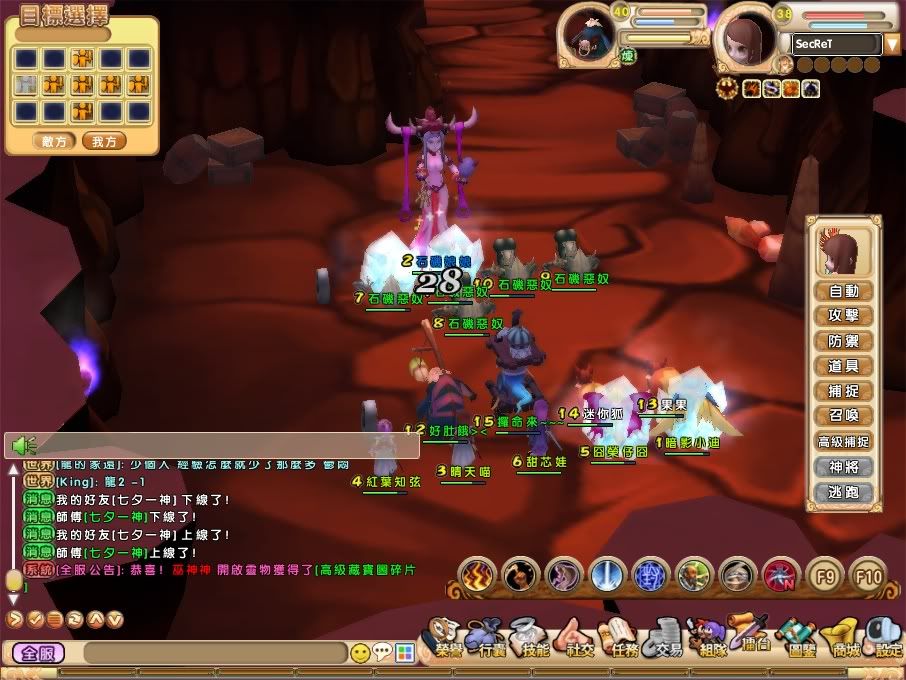The width and height of the screenshot is (906, 680).
Task: Activate the flame skill on the hotbar
Action: pyautogui.click(x=476, y=575)
